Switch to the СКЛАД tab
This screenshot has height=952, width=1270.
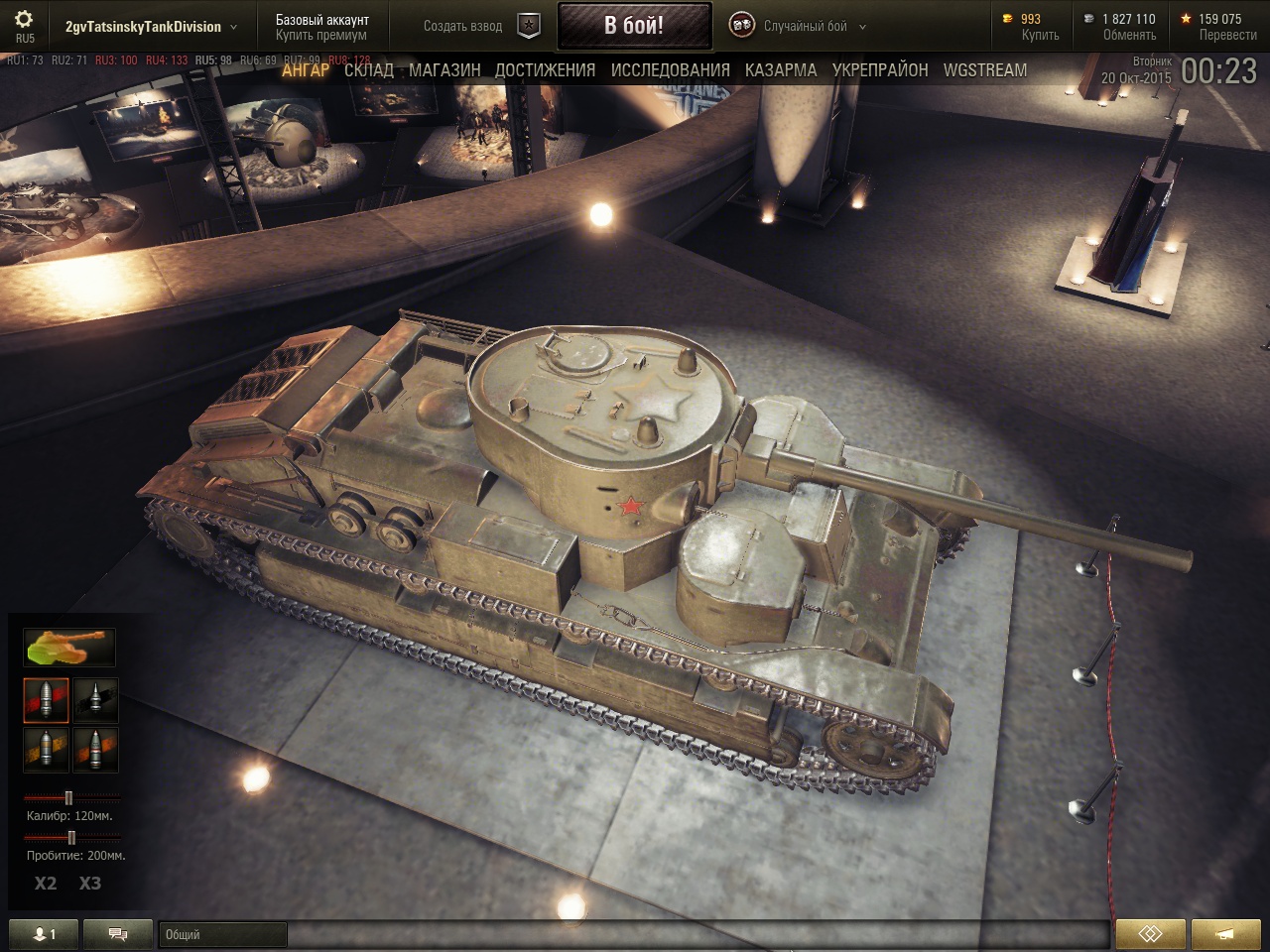coord(368,70)
